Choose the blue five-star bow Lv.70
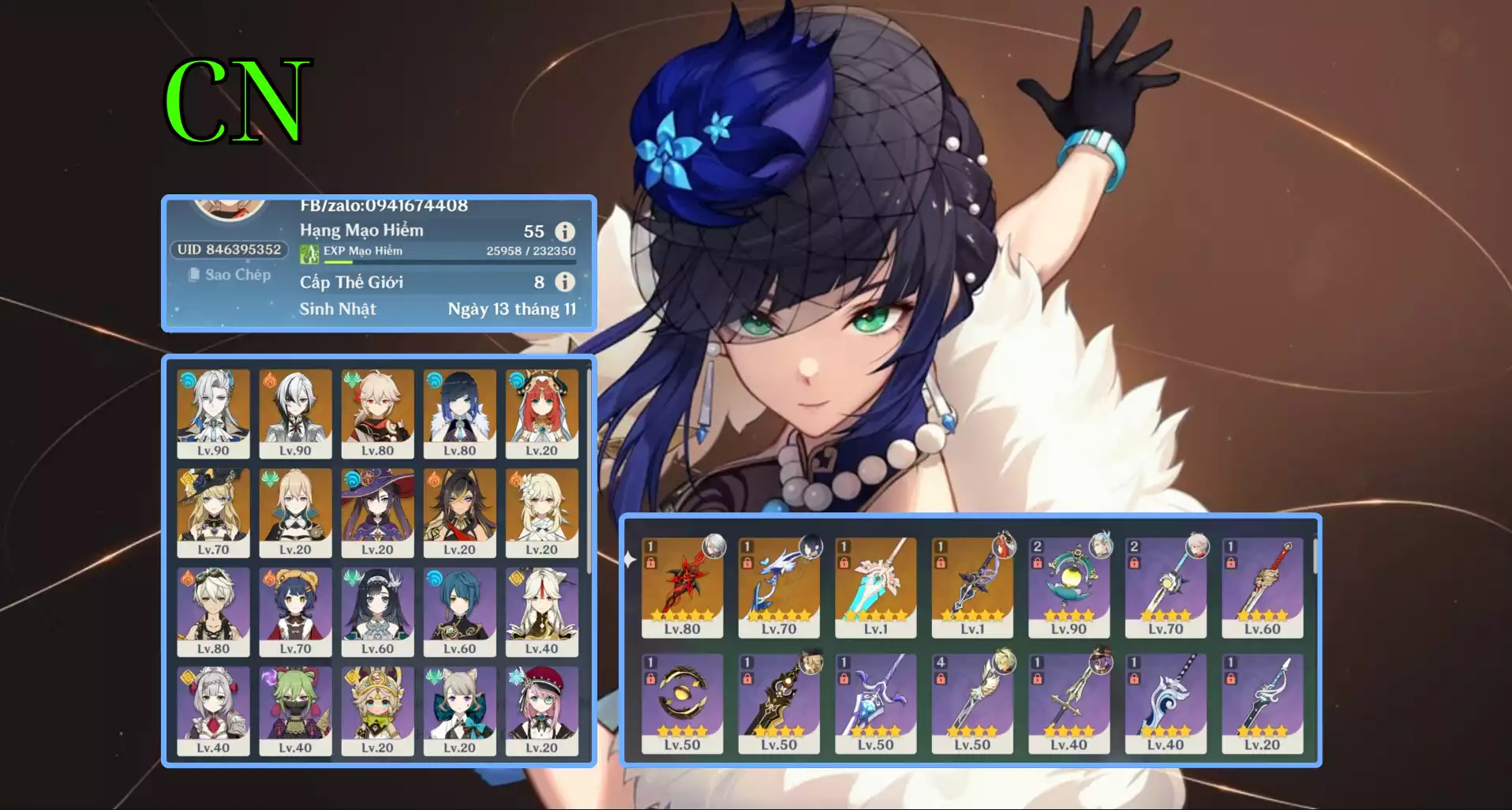Image resolution: width=1512 pixels, height=810 pixels. coord(779,587)
